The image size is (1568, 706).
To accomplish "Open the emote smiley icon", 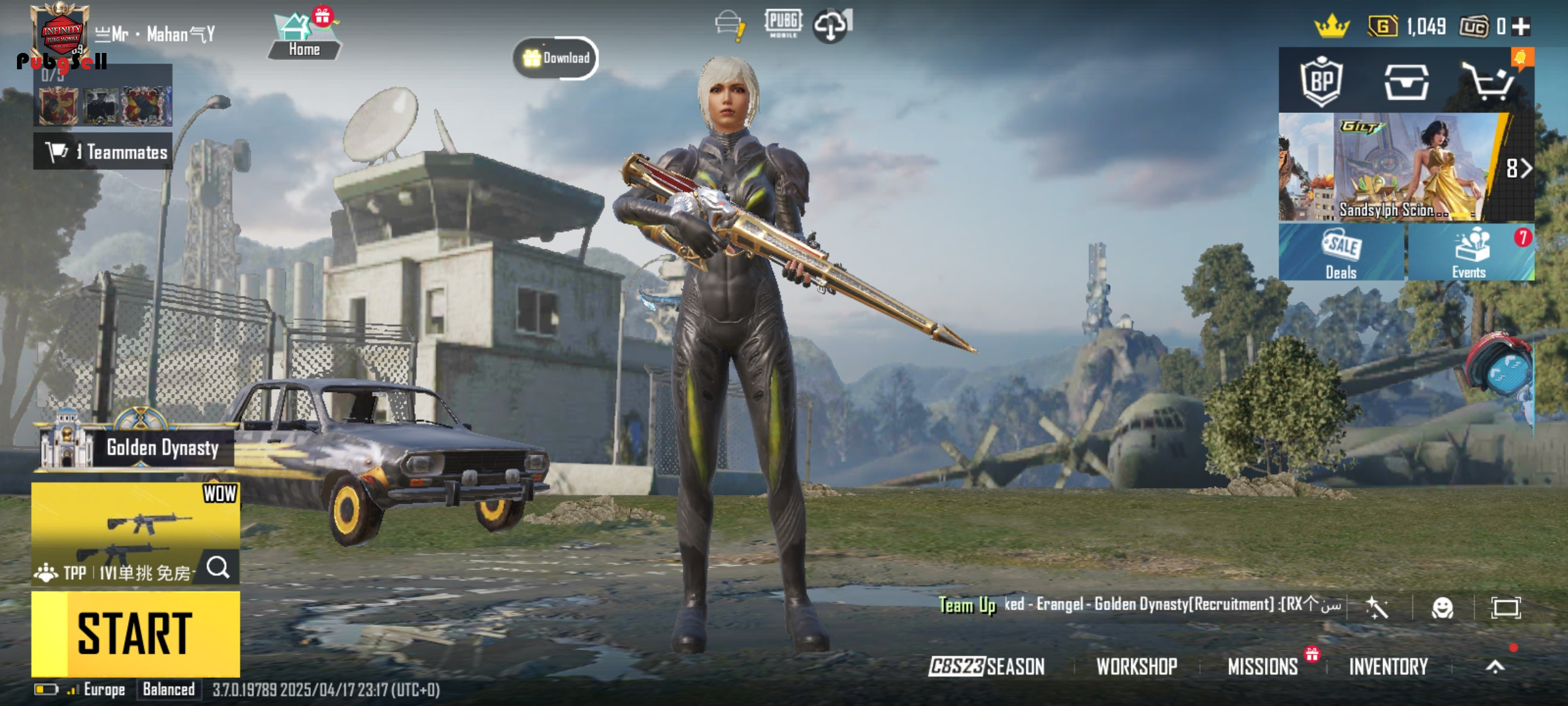I will click(1442, 608).
